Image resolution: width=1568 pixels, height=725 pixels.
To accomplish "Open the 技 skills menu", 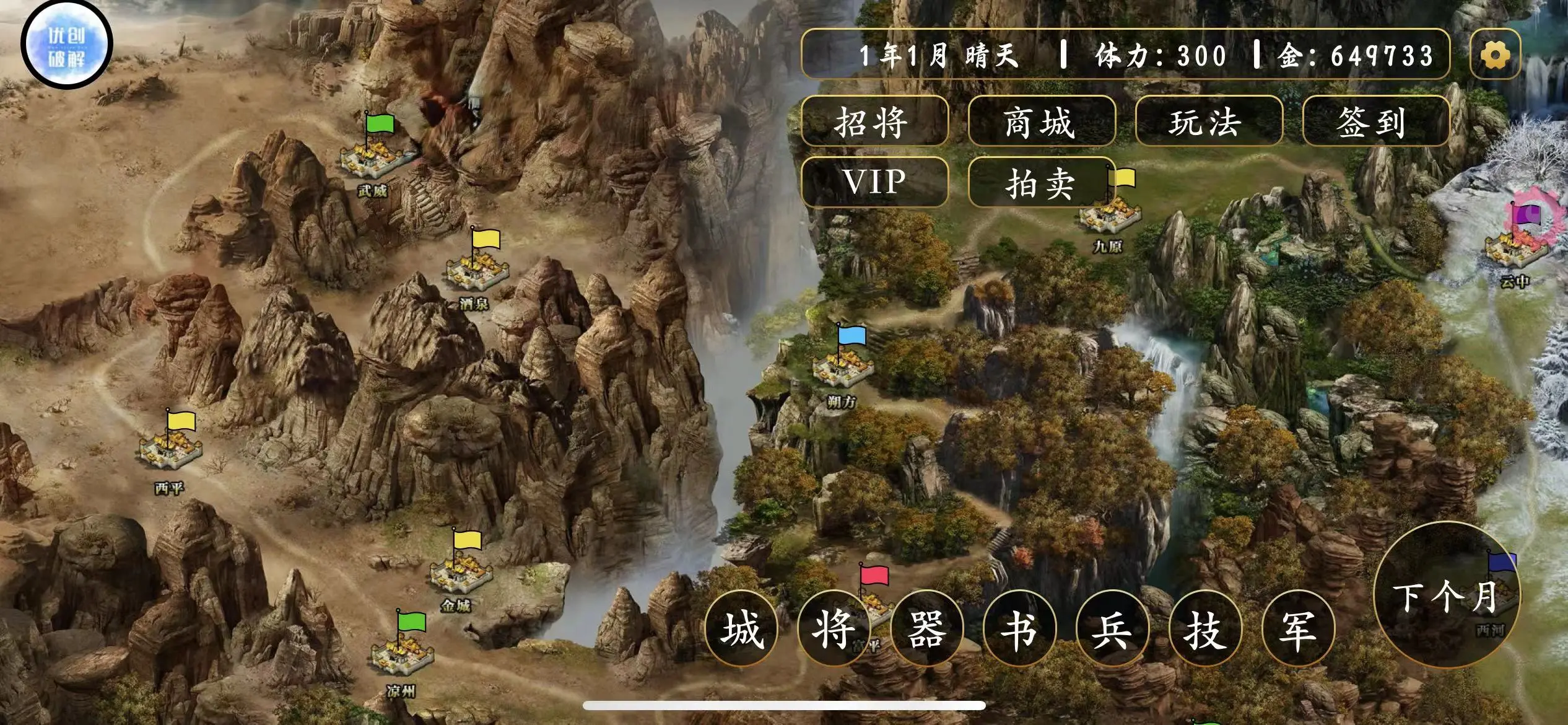I will coord(1205,628).
